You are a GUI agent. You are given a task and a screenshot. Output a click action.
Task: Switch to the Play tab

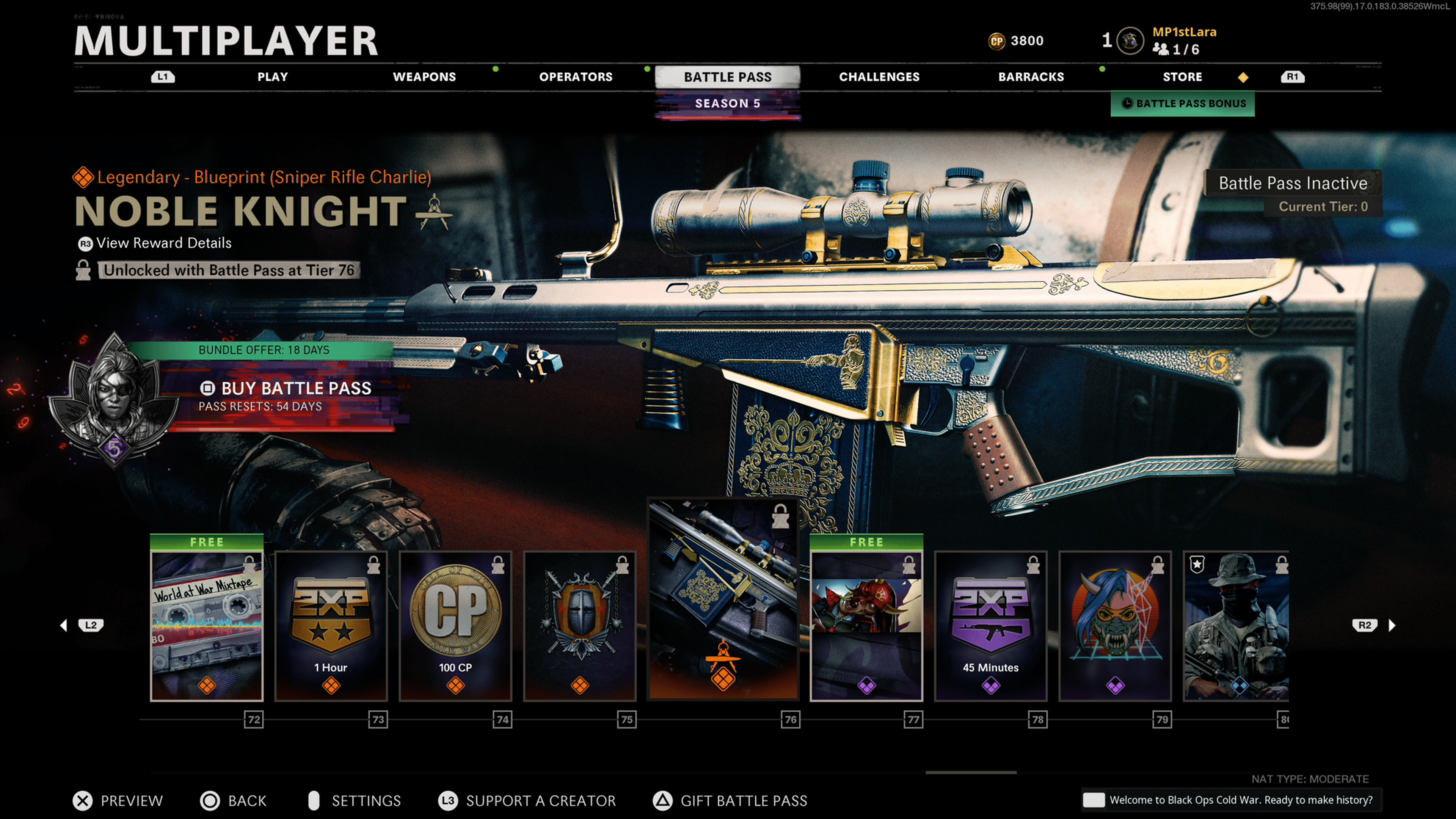[x=273, y=77]
